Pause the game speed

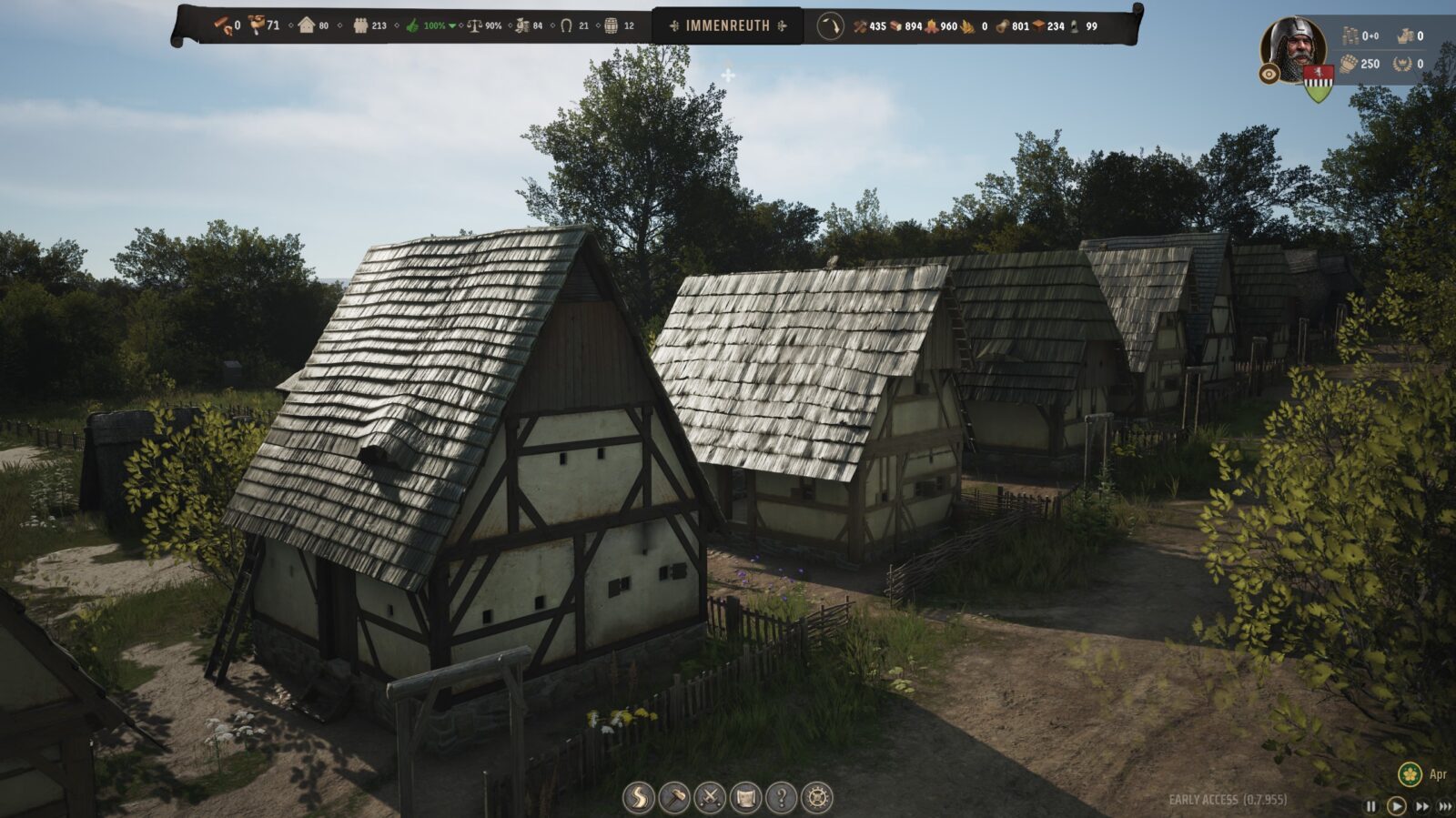pyautogui.click(x=1371, y=806)
